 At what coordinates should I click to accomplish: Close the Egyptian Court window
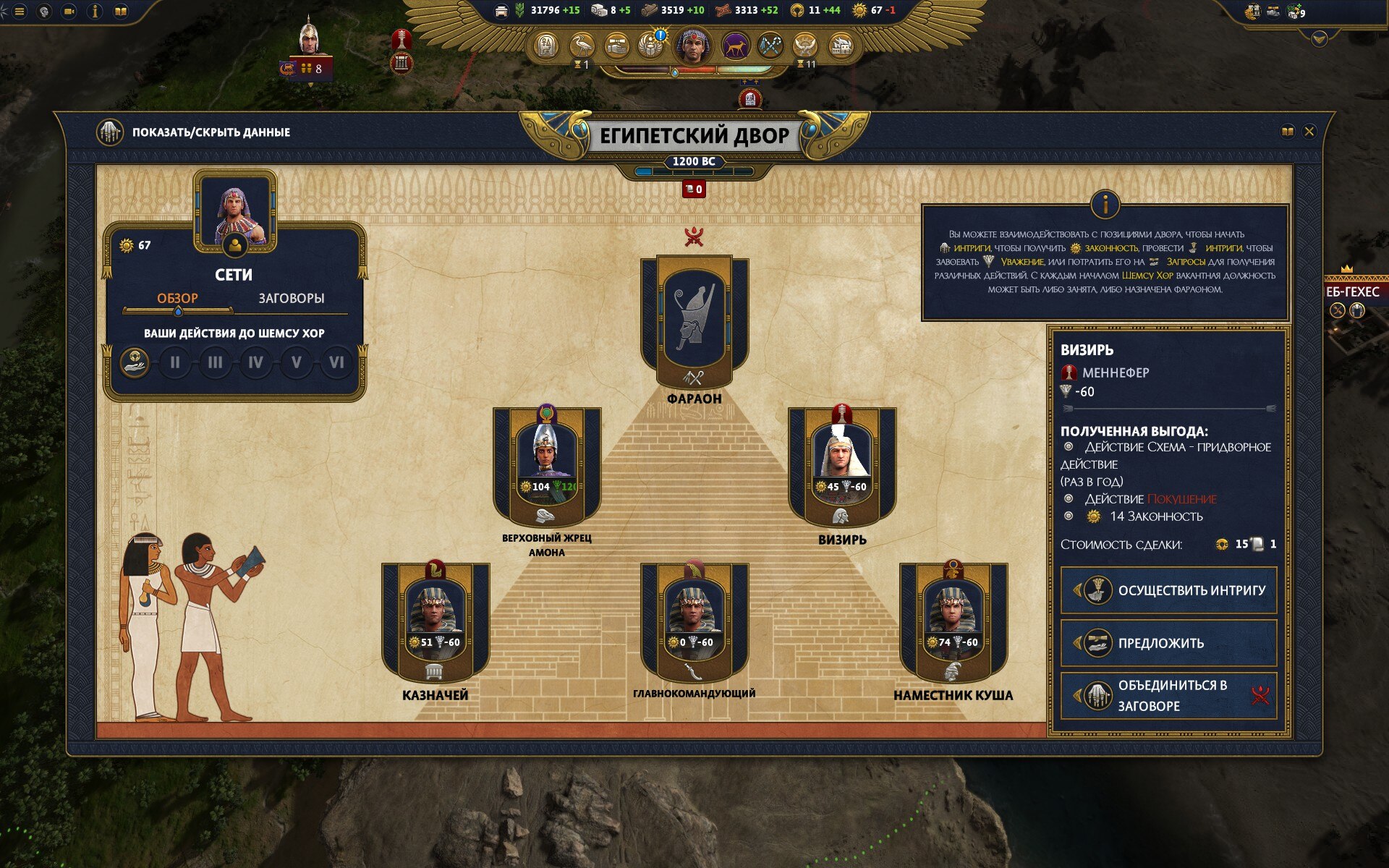coord(1309,132)
